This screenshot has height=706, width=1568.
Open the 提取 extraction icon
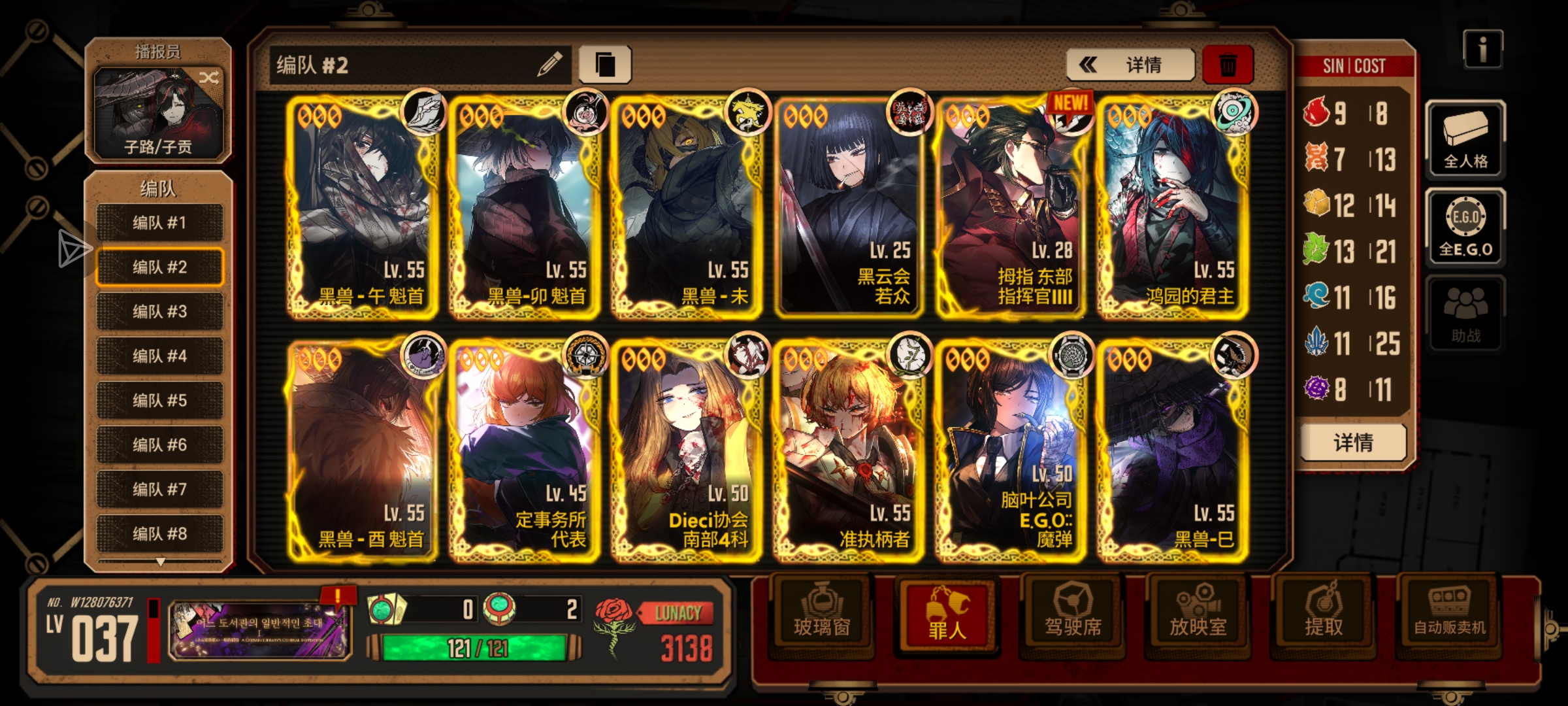tap(1324, 614)
